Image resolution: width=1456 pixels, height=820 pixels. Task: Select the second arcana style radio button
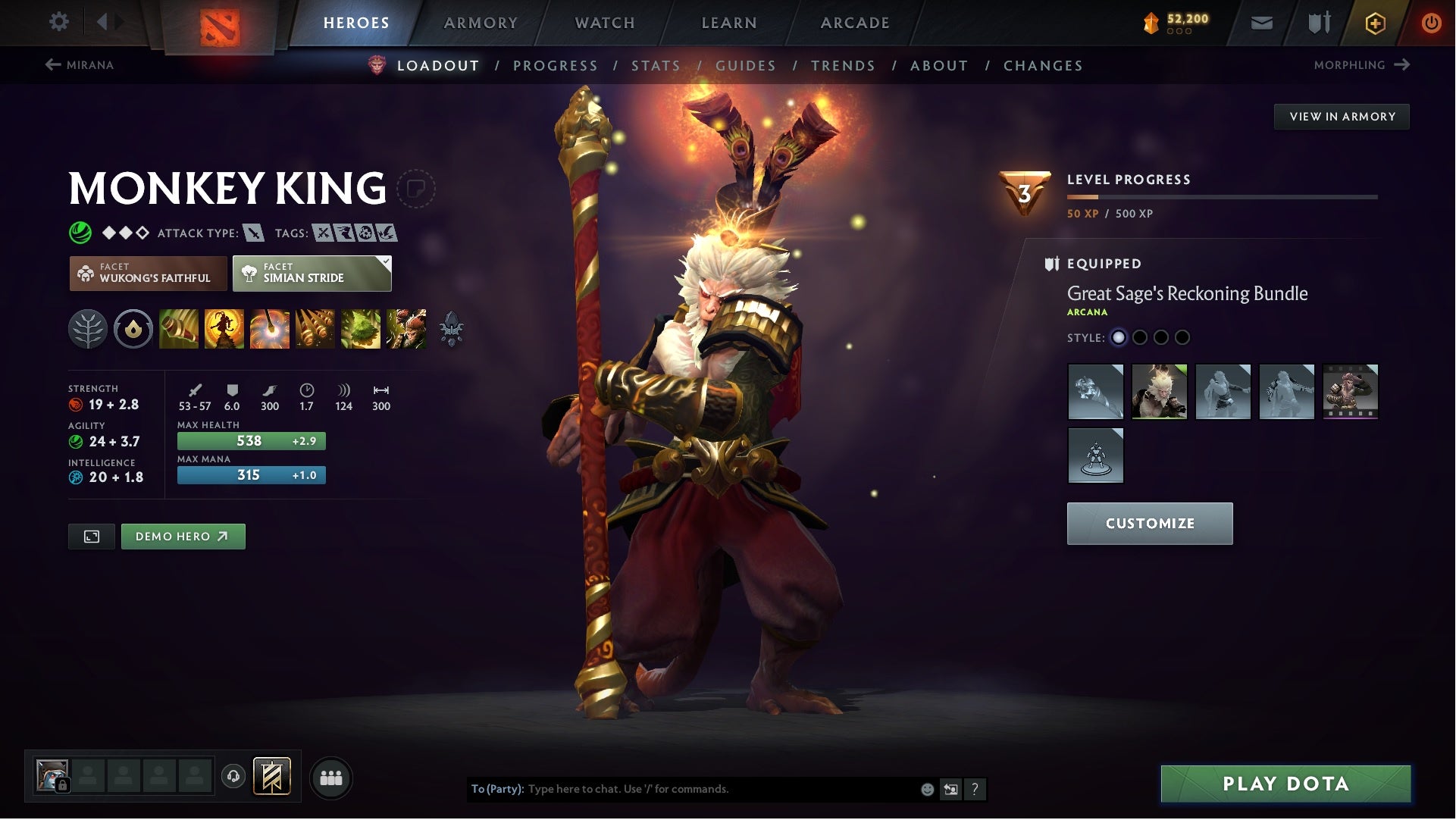click(1140, 339)
